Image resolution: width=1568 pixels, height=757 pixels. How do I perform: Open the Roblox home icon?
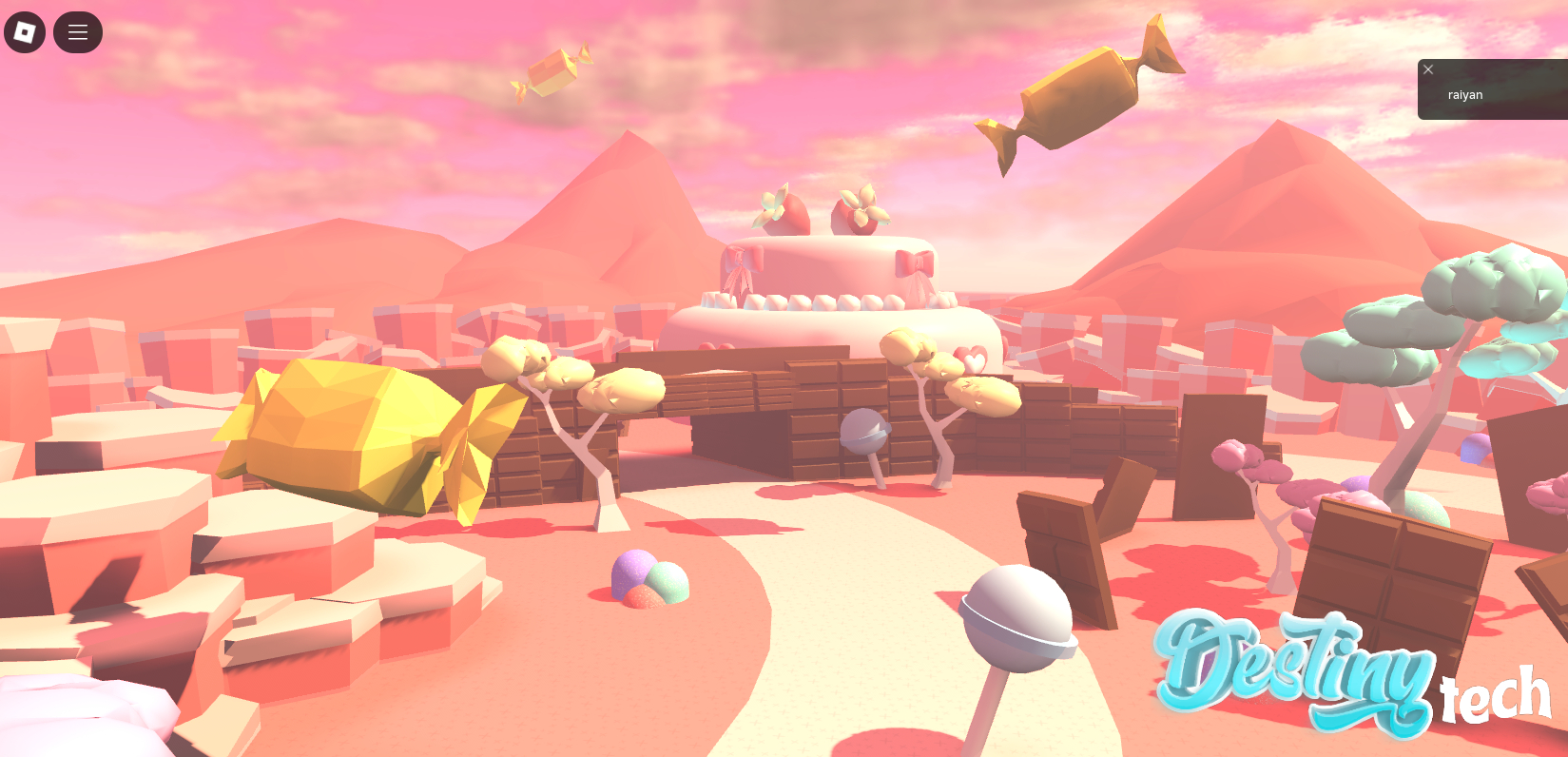pos(25,31)
